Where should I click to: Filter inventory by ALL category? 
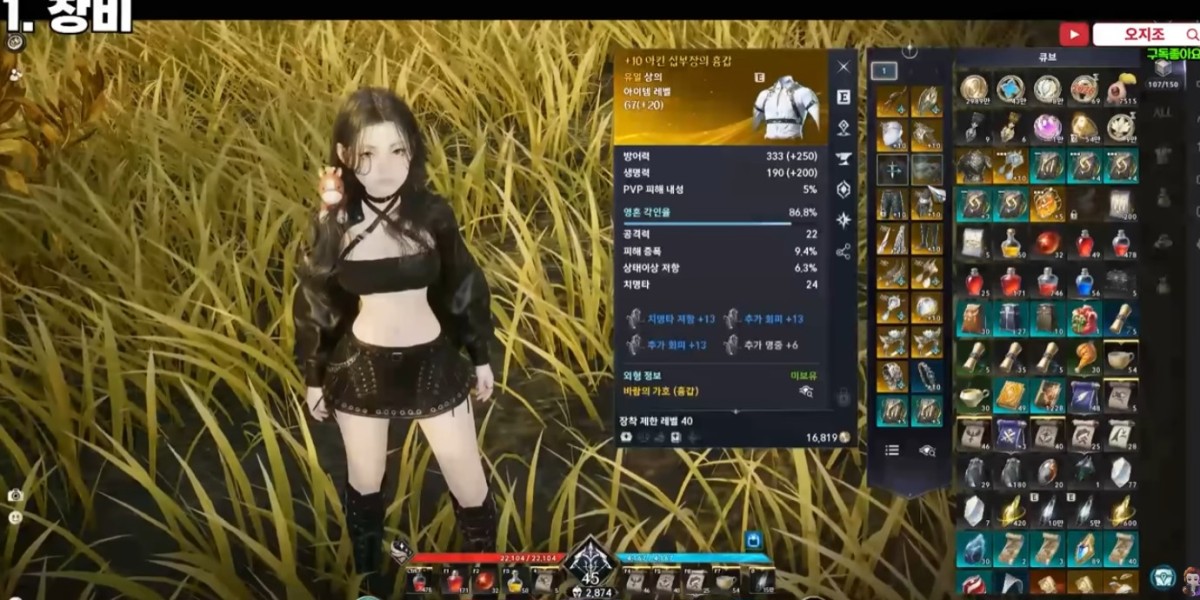coord(1163,113)
